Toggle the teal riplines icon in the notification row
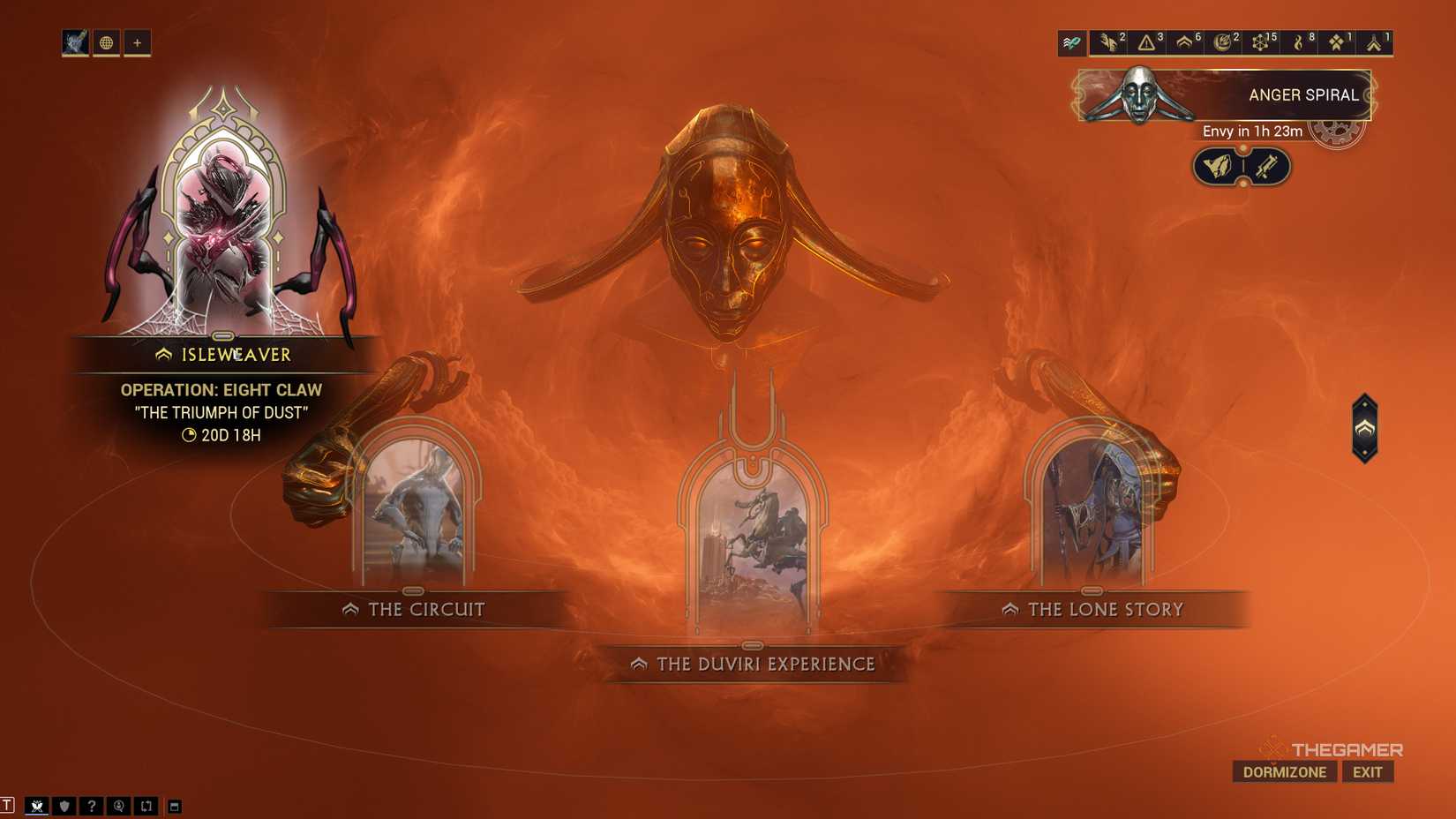The height and width of the screenshot is (819, 1456). tap(1071, 41)
